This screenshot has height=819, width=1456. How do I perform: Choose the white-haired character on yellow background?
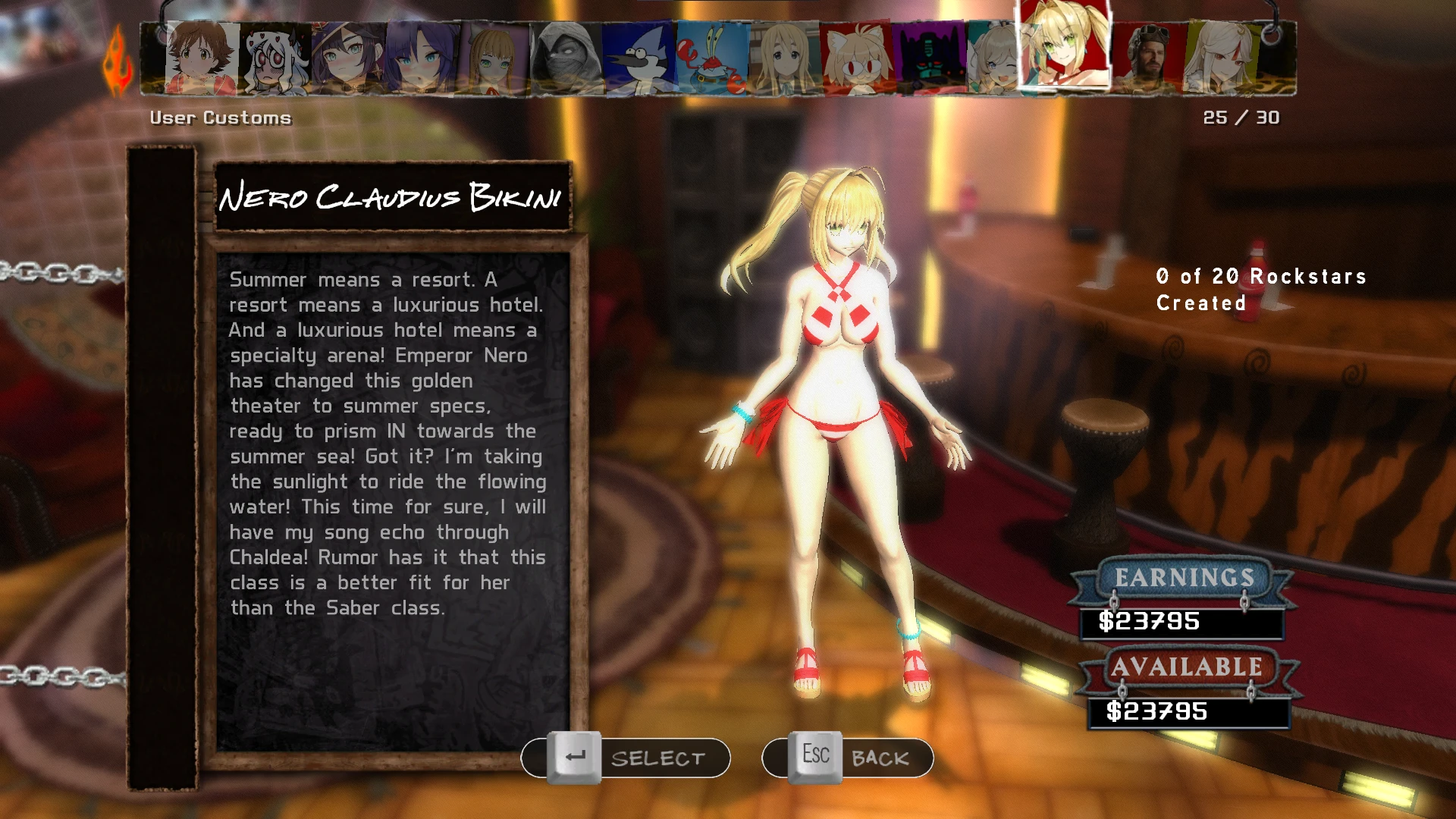(x=1221, y=59)
